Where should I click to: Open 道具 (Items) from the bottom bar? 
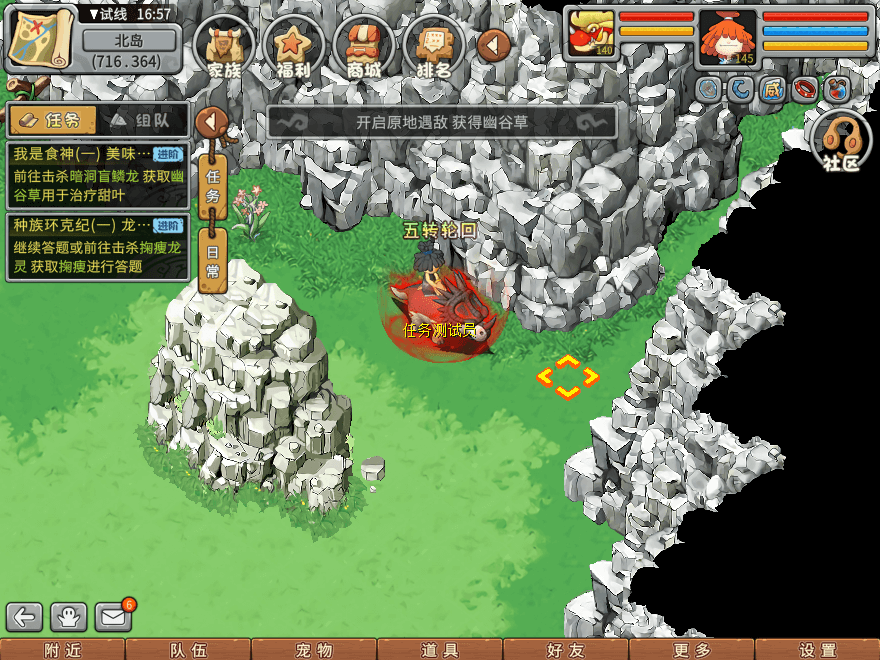point(440,650)
